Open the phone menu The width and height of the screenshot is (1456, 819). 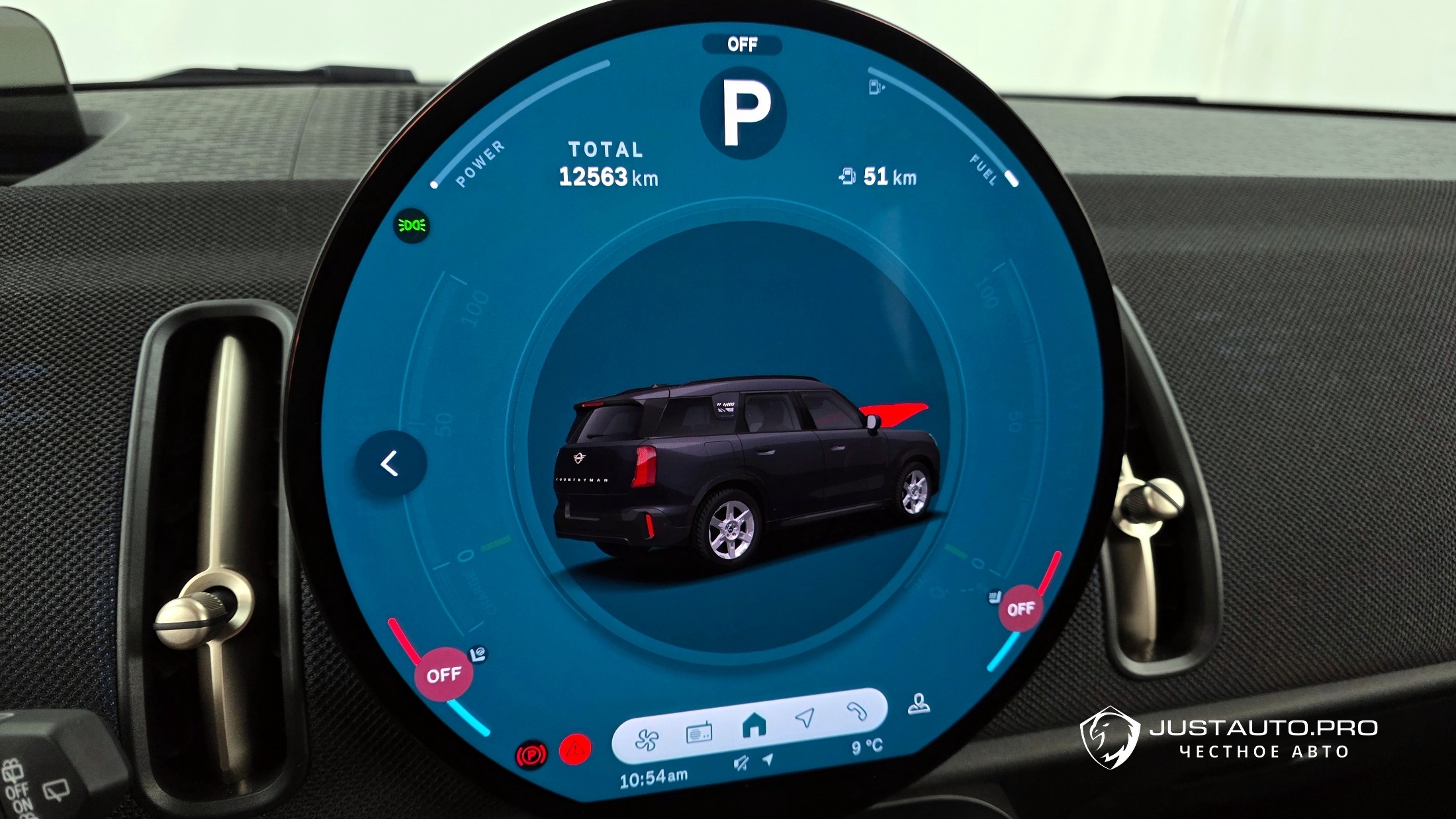click(x=857, y=711)
